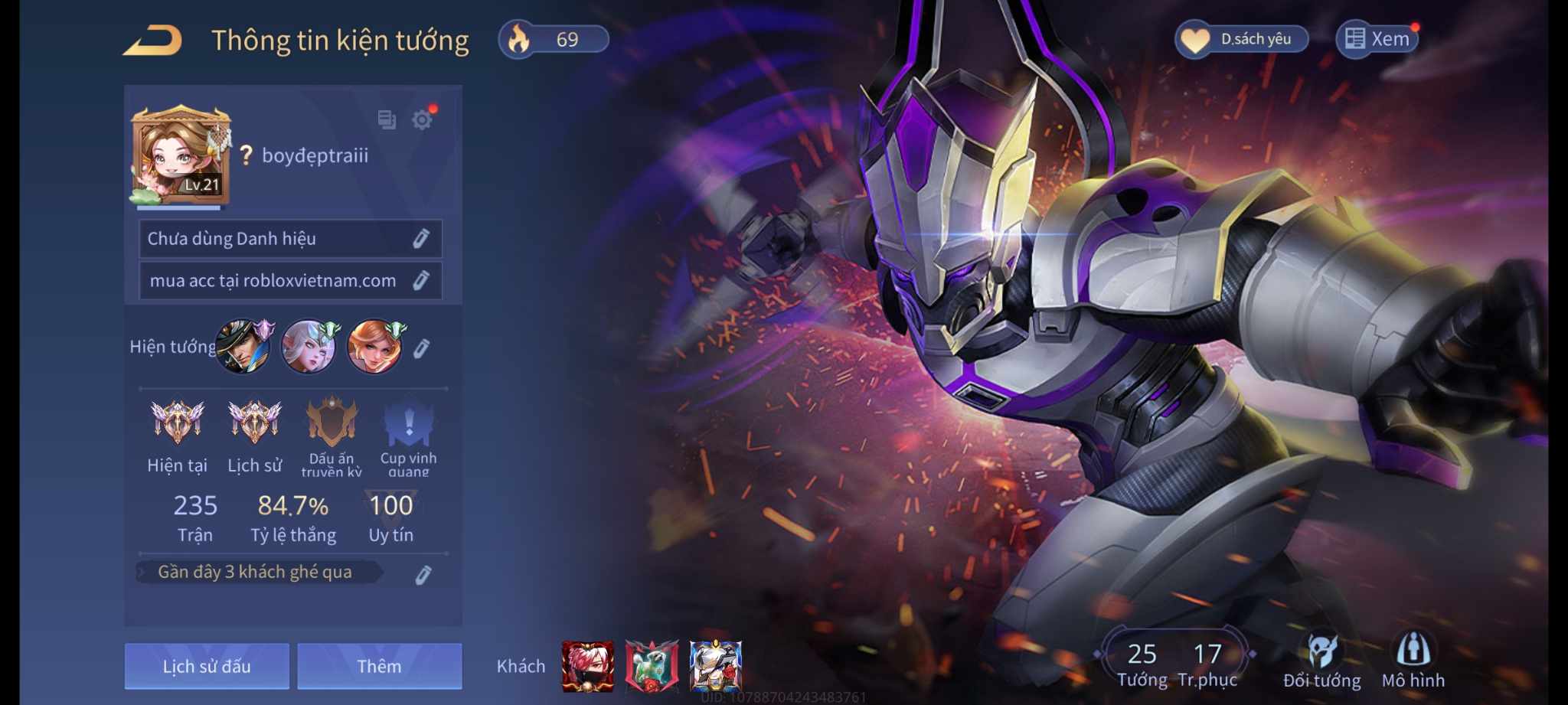
Task: Tap the flame popularity counter
Action: tap(553, 39)
